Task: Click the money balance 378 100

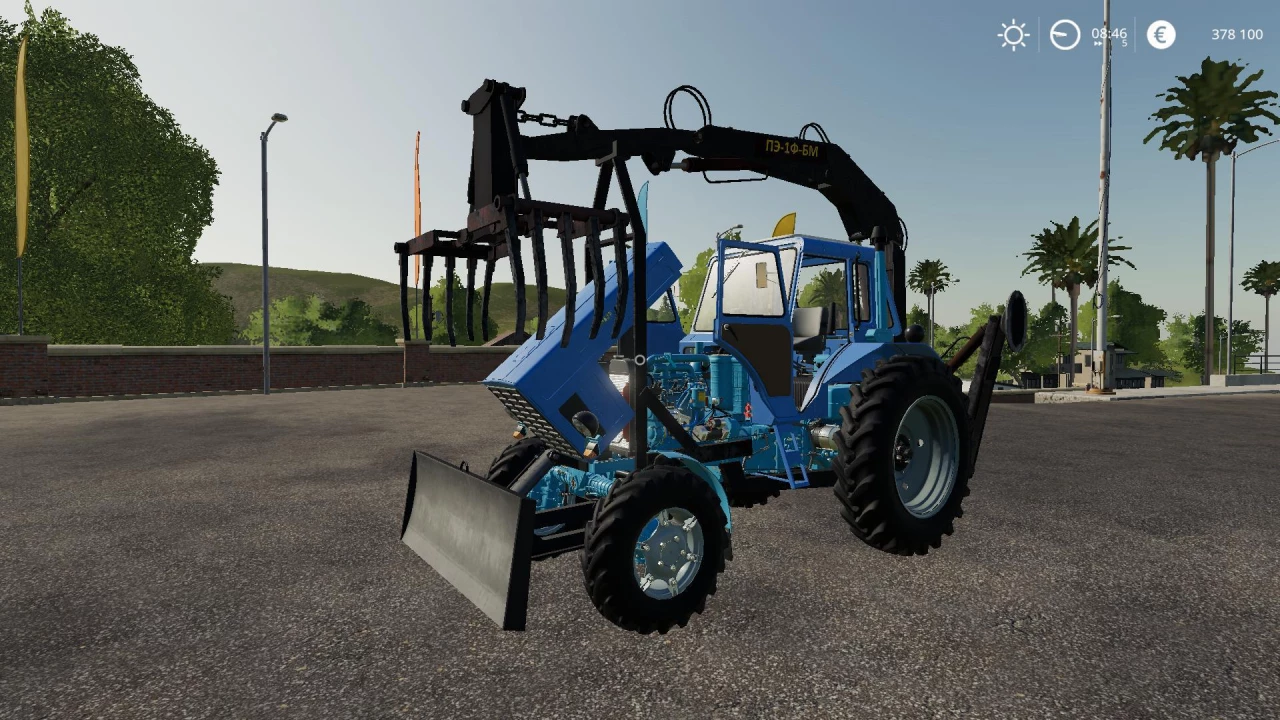Action: [1237, 34]
